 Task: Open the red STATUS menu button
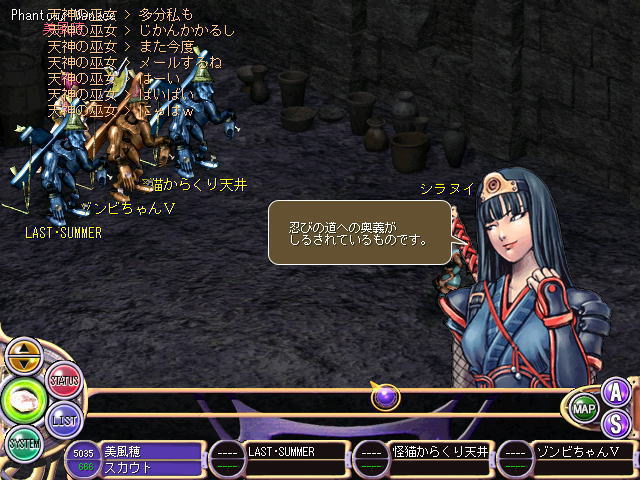(x=64, y=381)
